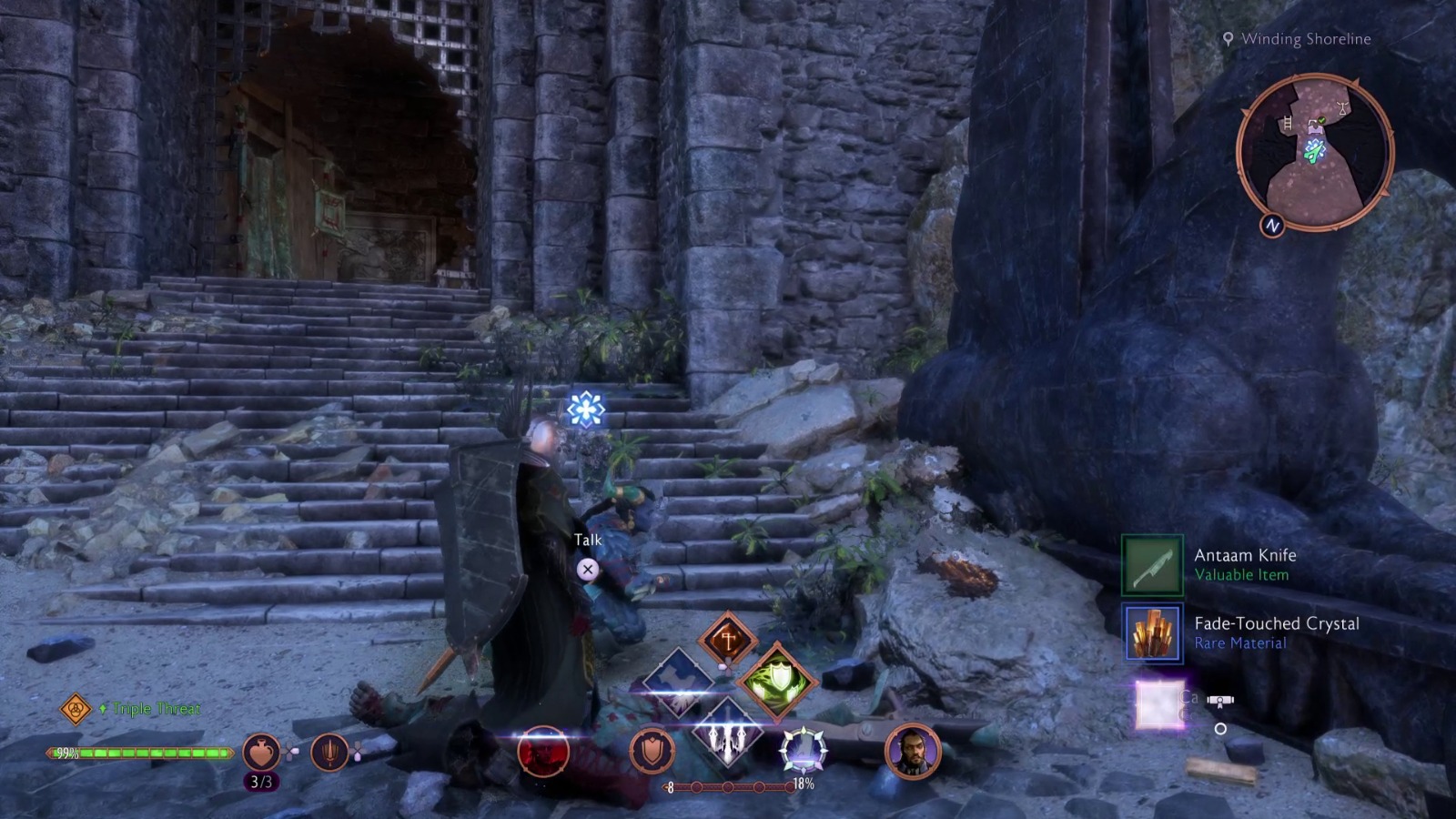Select the dagger consumable icon beside potions
Screen dimensions: 1456x819
click(328, 750)
